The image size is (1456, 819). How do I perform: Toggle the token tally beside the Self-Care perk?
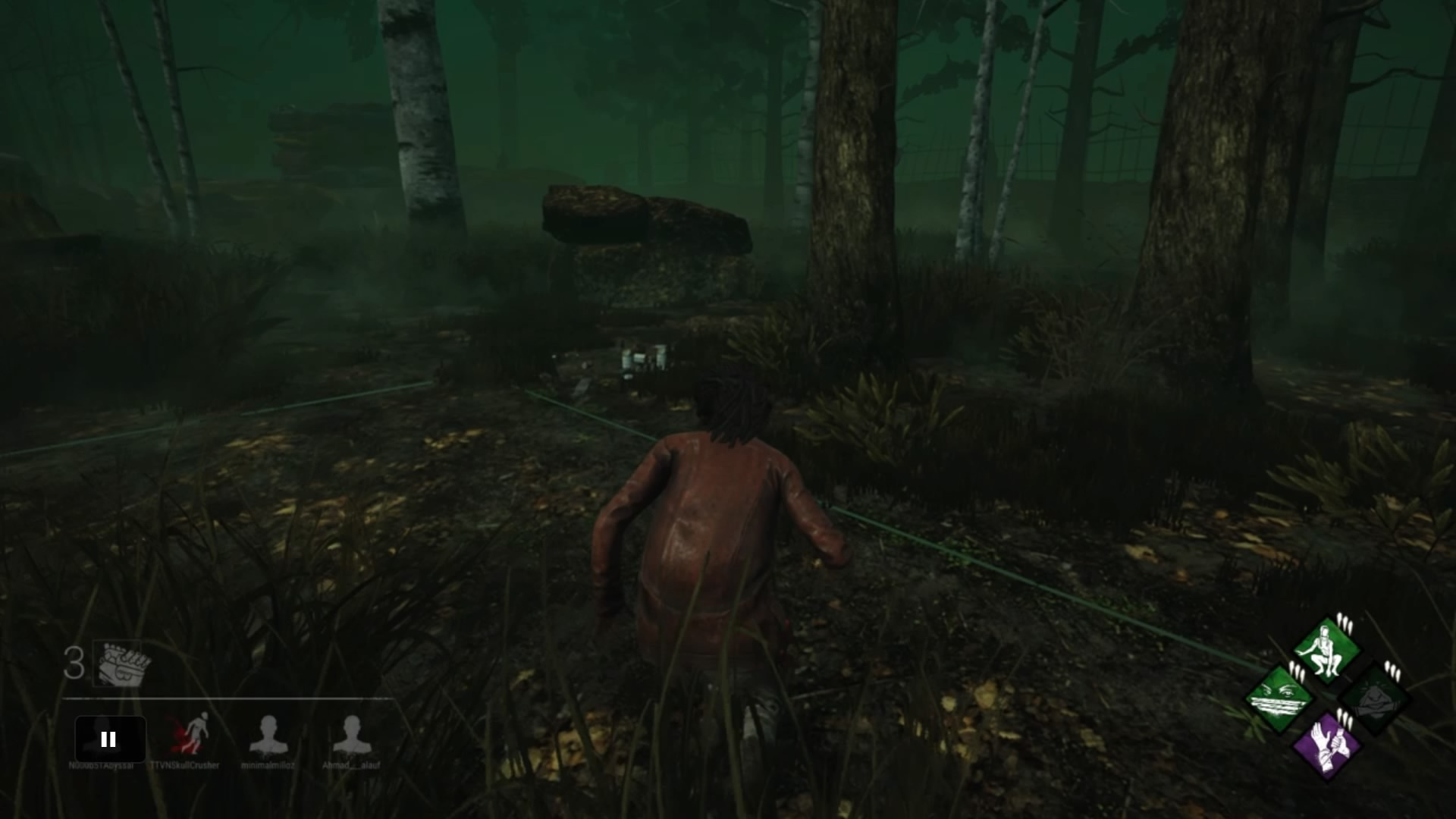[1346, 720]
